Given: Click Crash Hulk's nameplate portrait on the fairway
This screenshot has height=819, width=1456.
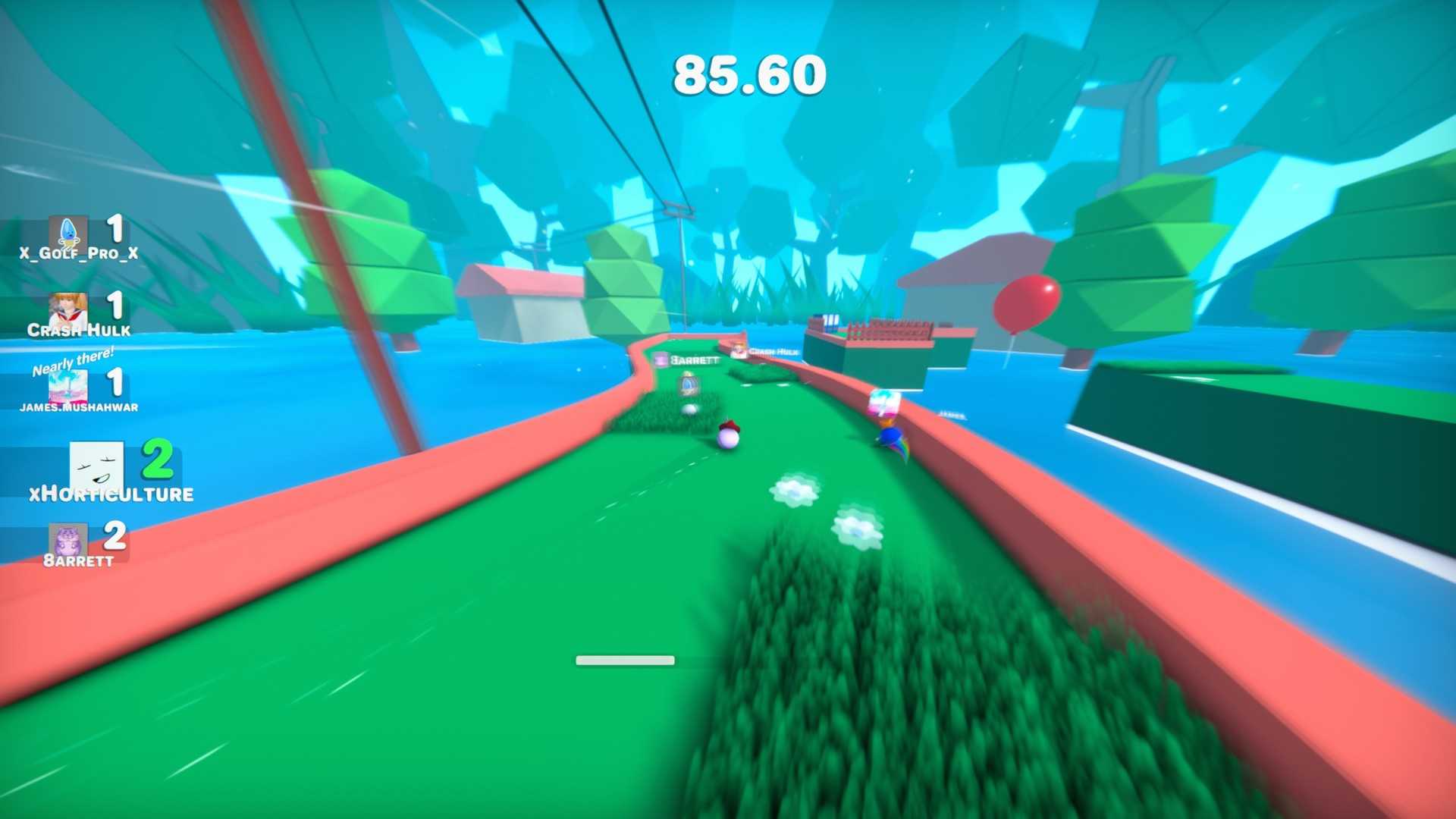Looking at the screenshot, I should (737, 350).
